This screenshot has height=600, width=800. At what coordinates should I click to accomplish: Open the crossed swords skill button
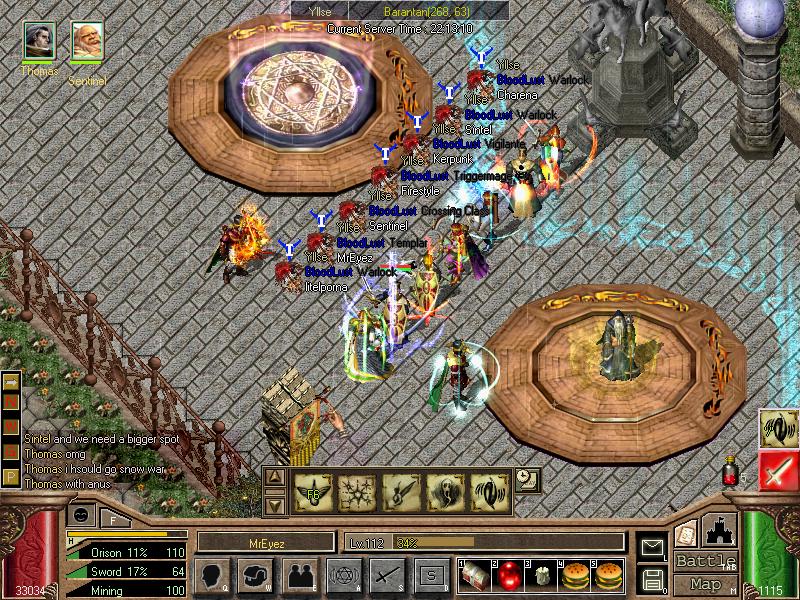coord(386,576)
